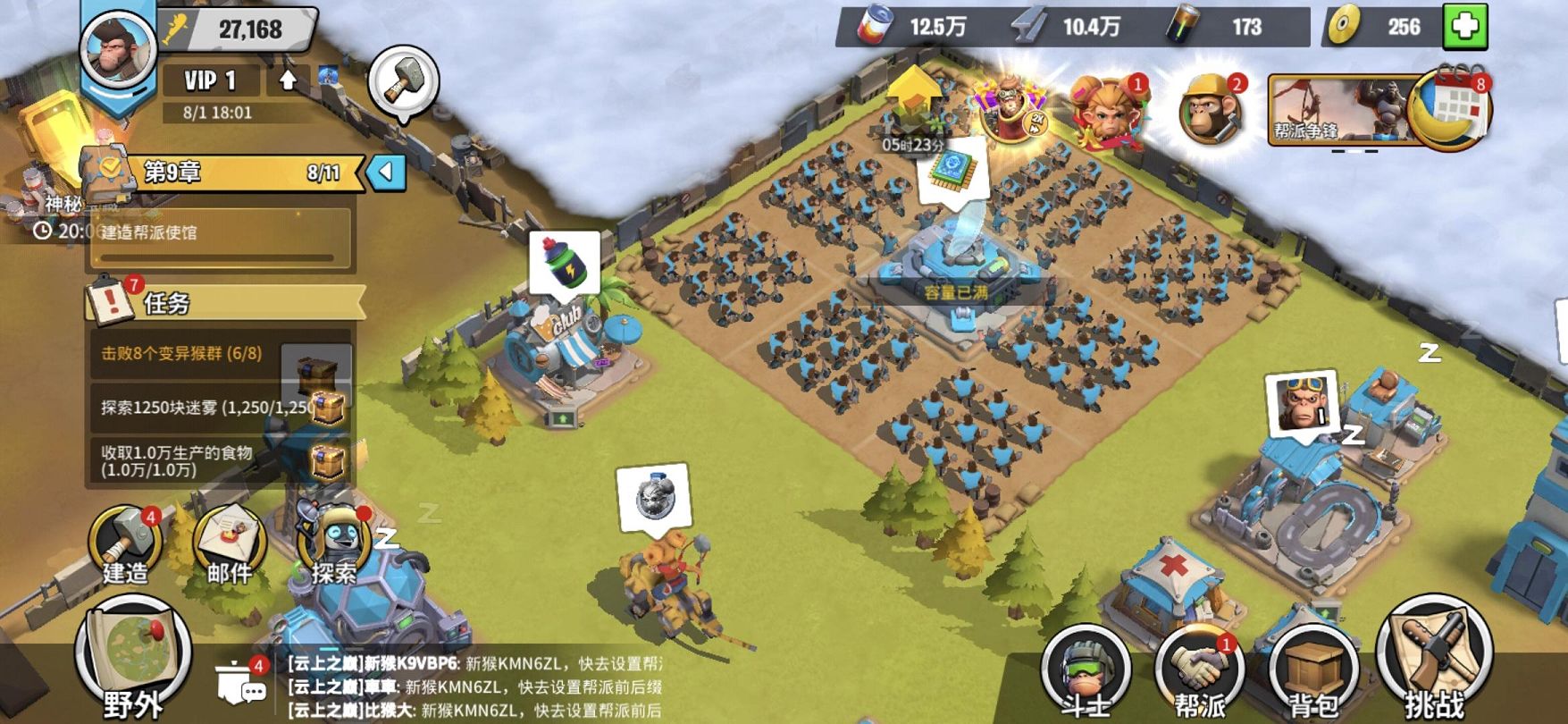Collapse the chapter 9 quest panel arrow
The height and width of the screenshot is (724, 1568).
pyautogui.click(x=387, y=172)
